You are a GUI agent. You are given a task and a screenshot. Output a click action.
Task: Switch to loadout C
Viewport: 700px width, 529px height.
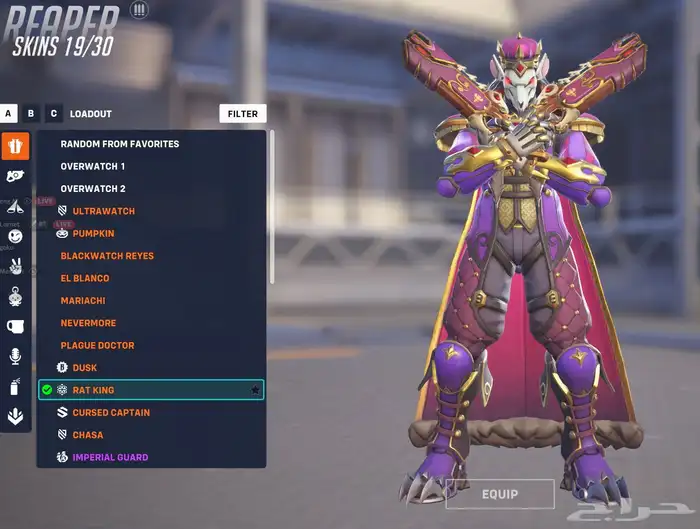point(53,114)
